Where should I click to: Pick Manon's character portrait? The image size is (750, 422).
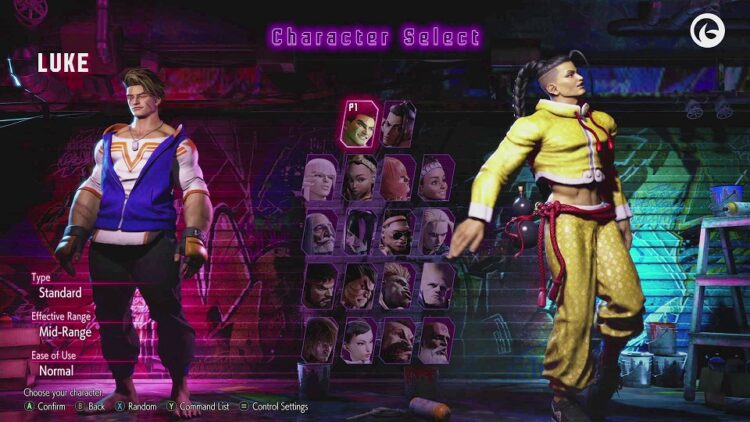(x=322, y=177)
